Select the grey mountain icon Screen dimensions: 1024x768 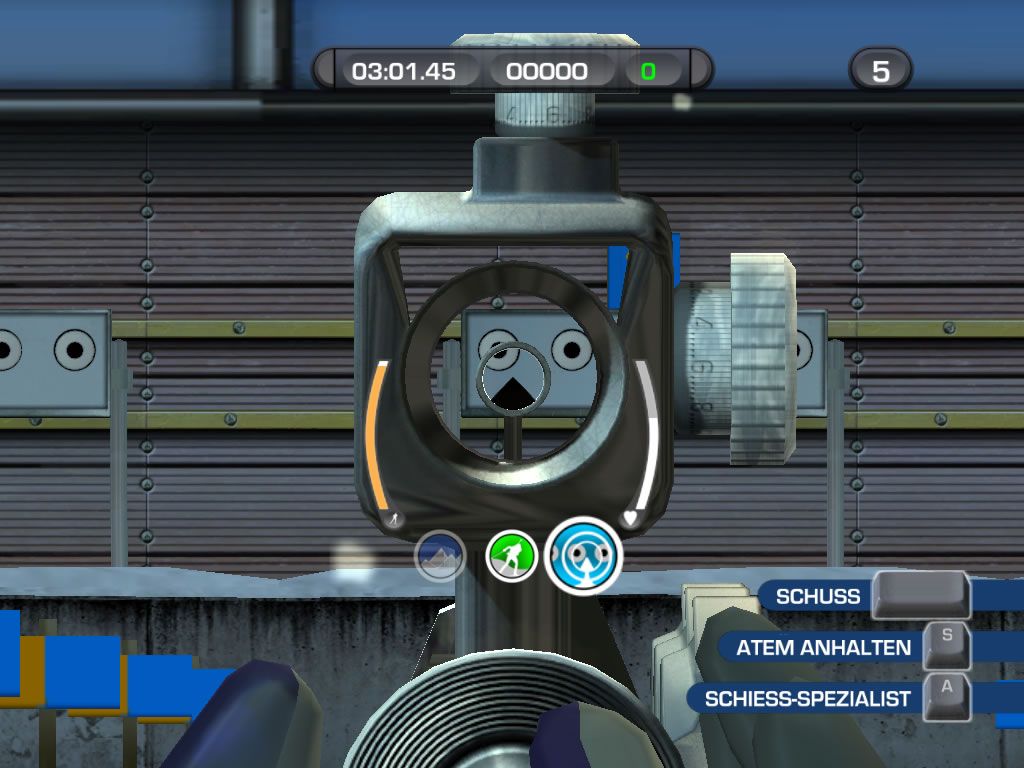coord(440,556)
